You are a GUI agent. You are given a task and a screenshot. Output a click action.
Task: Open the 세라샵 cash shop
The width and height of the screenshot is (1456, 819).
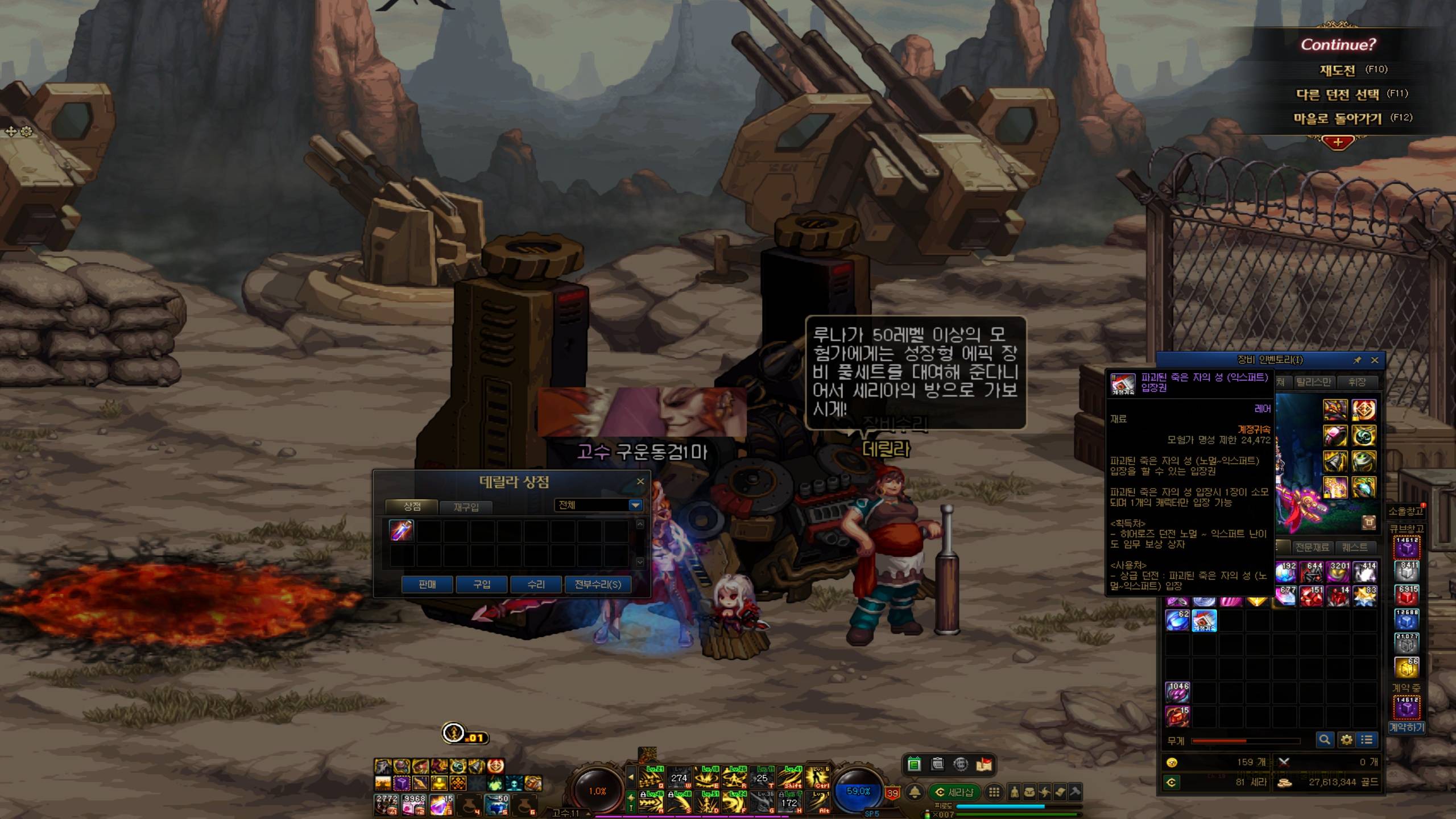point(955,792)
